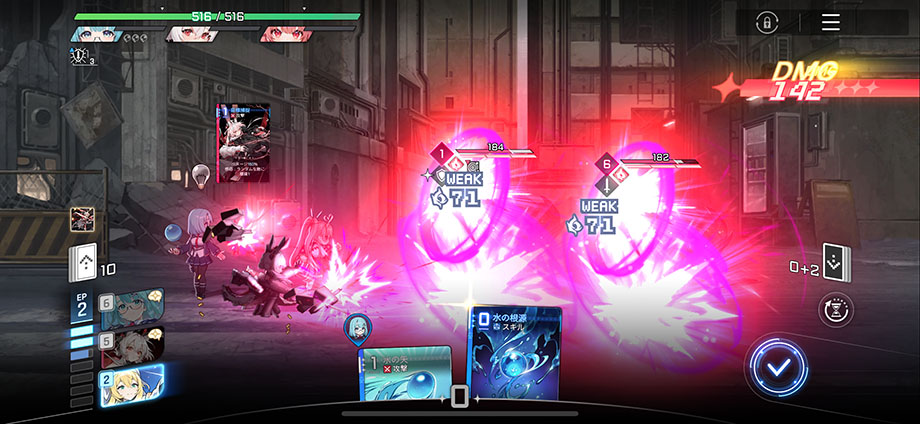This screenshot has height=424, width=920.
Task: Open the small item icon above the deck
Action: 81,220
